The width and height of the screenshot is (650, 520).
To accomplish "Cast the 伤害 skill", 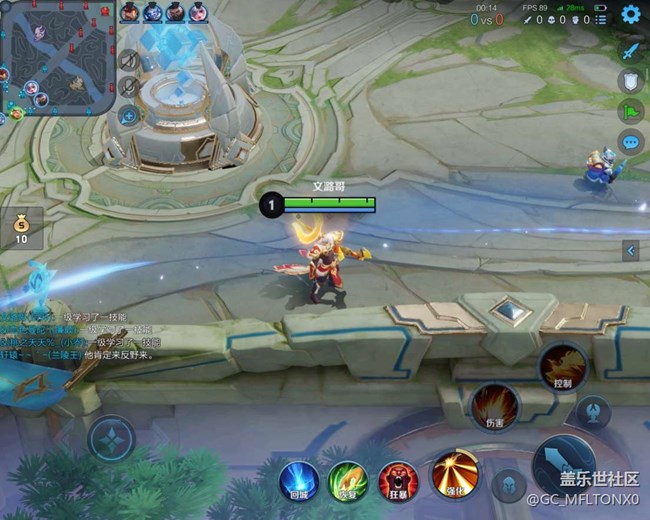I will point(493,406).
